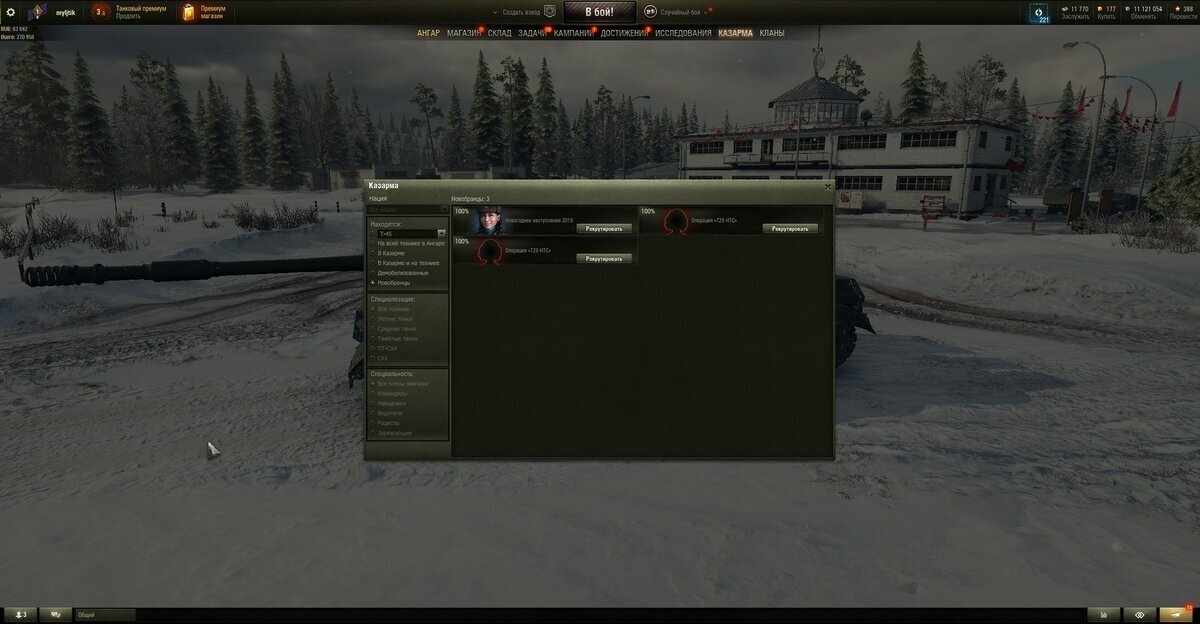Click «Создать взвод» platoon button
The image size is (1200, 624).
(x=527, y=12)
